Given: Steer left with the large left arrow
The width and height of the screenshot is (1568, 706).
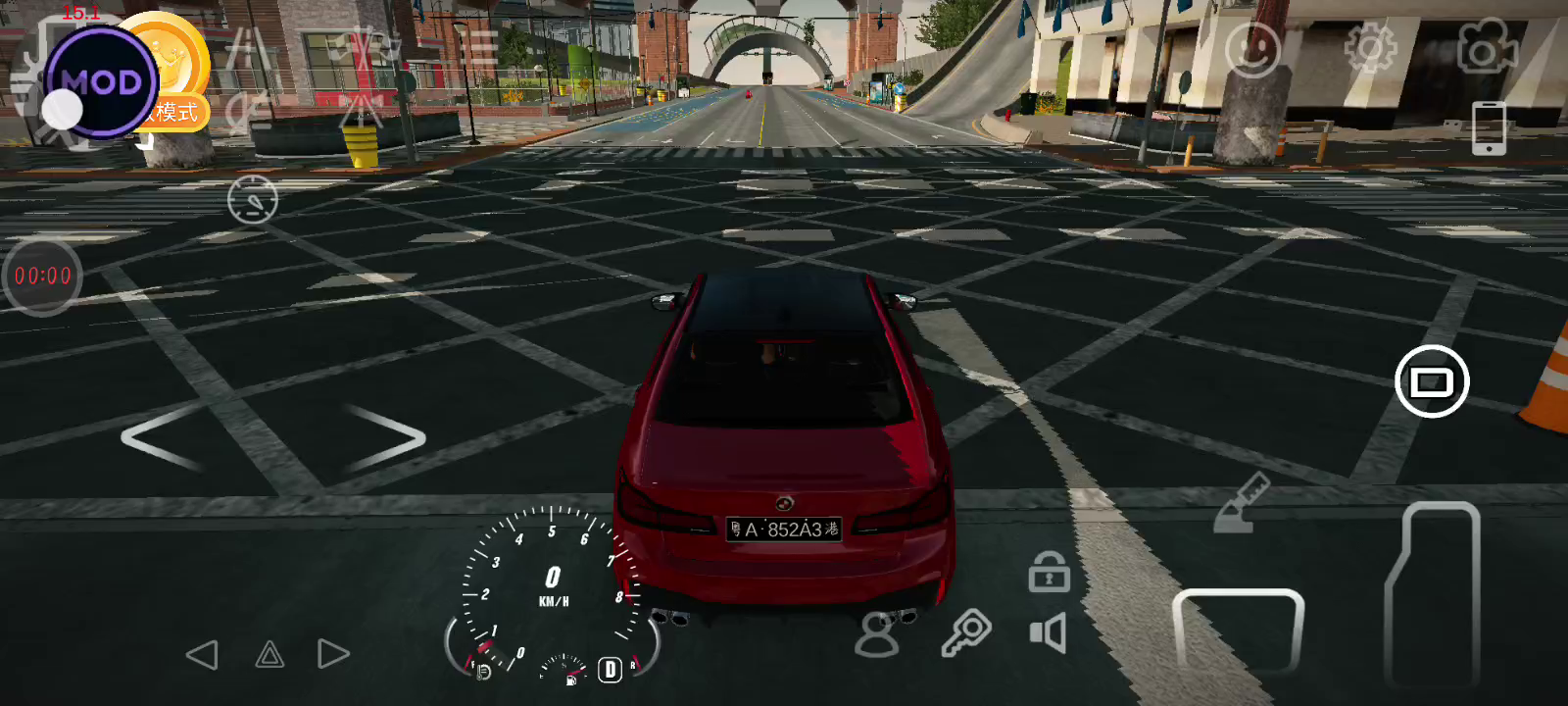Looking at the screenshot, I should [160, 437].
